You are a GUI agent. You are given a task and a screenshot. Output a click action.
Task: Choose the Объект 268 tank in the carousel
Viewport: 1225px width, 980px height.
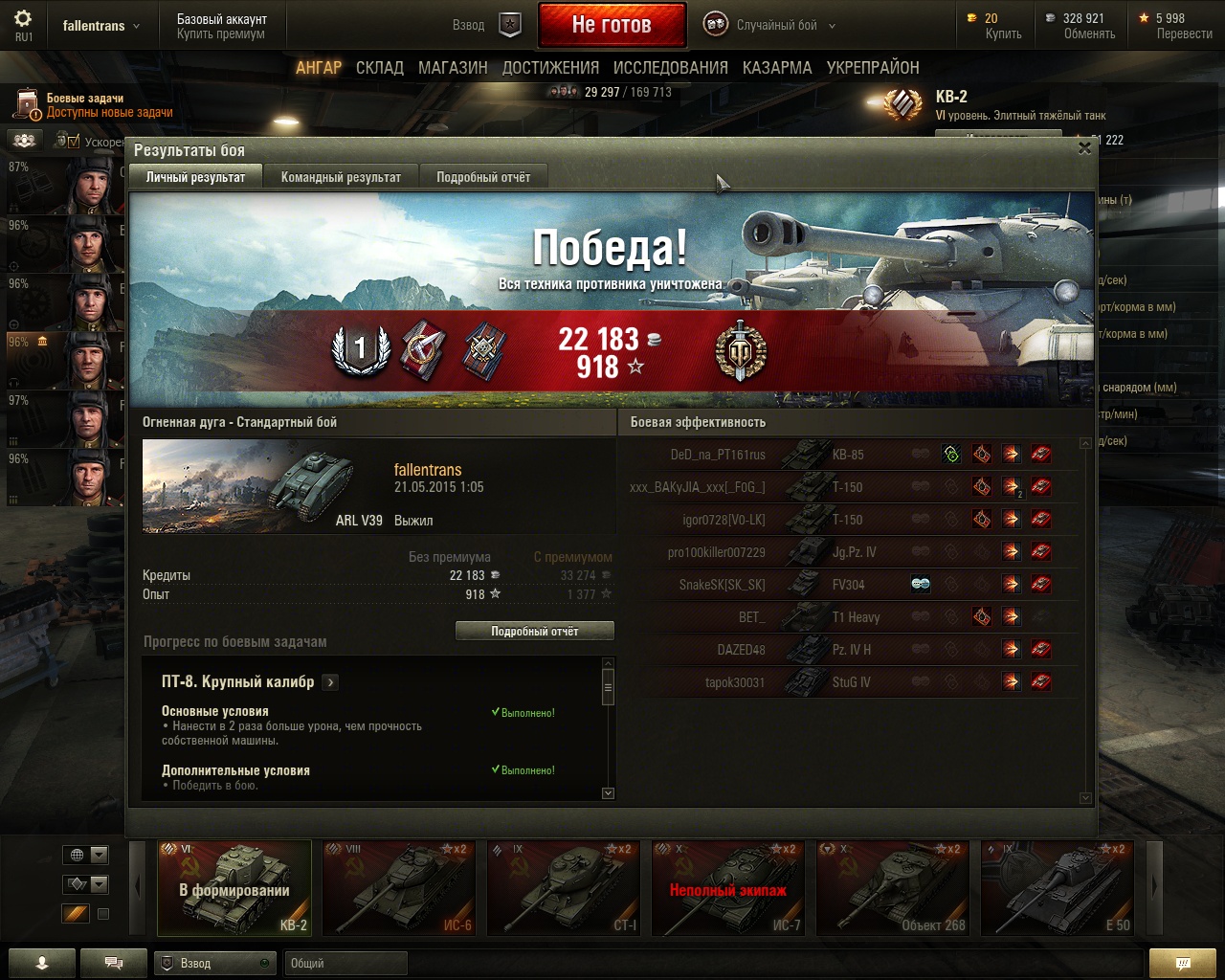click(x=893, y=888)
